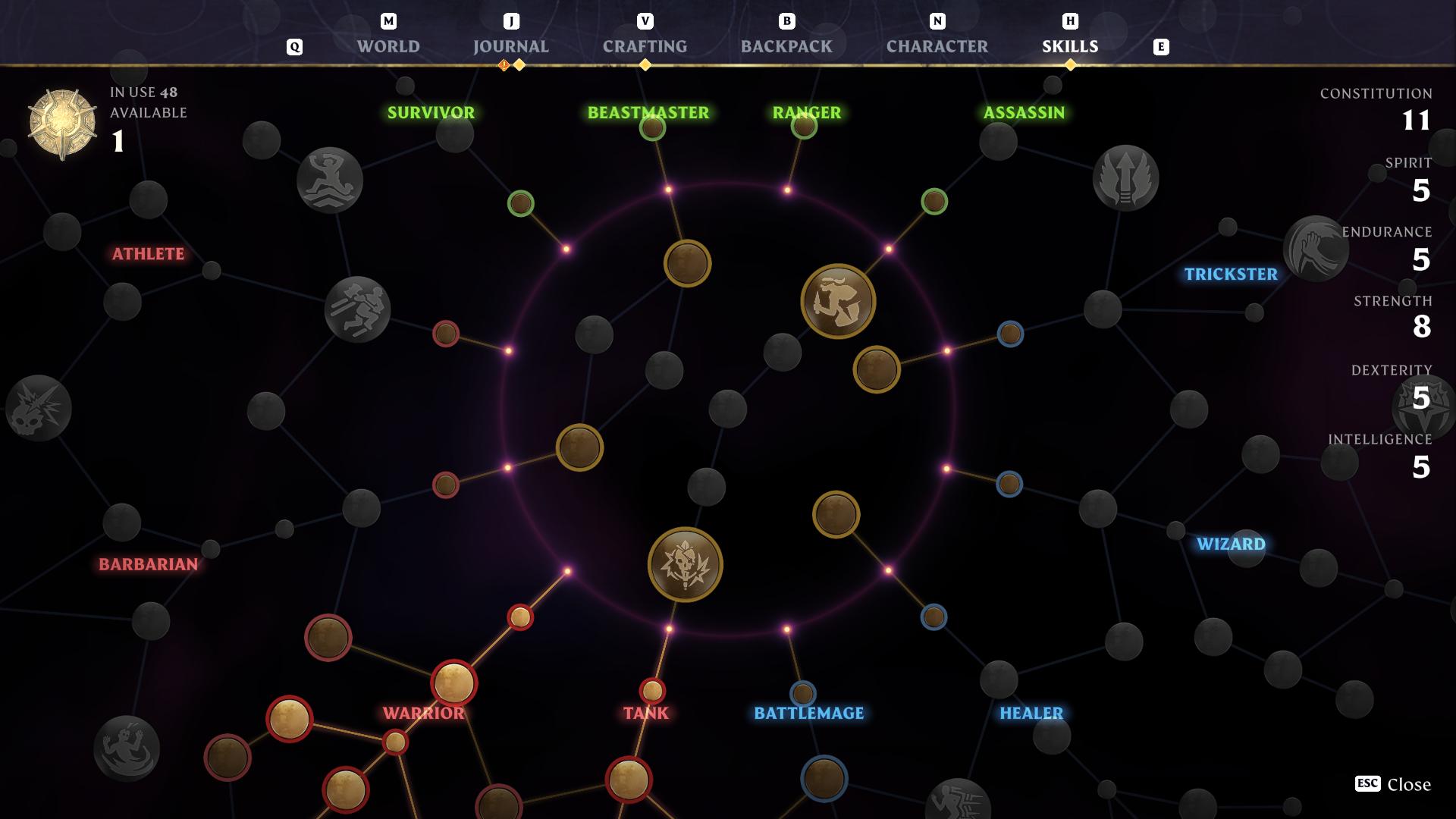Select the hooded face skill near Trickster
This screenshot has width=1456, height=819.
(x=1314, y=249)
